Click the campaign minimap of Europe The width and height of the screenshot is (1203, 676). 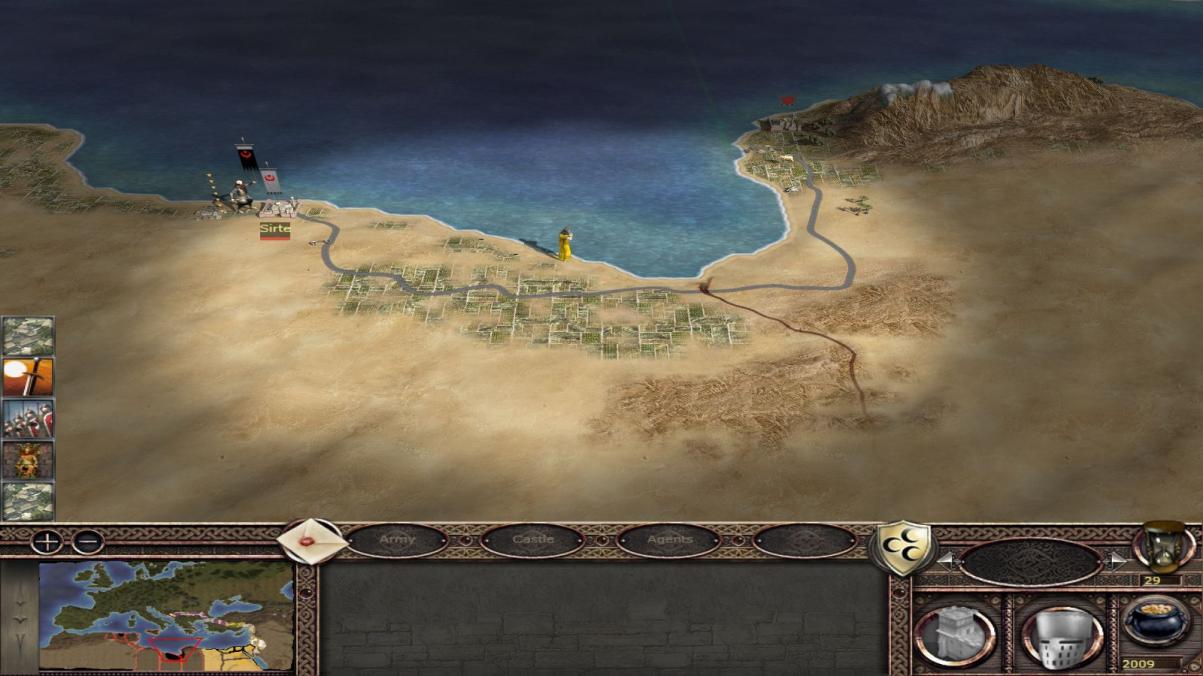pyautogui.click(x=166, y=616)
